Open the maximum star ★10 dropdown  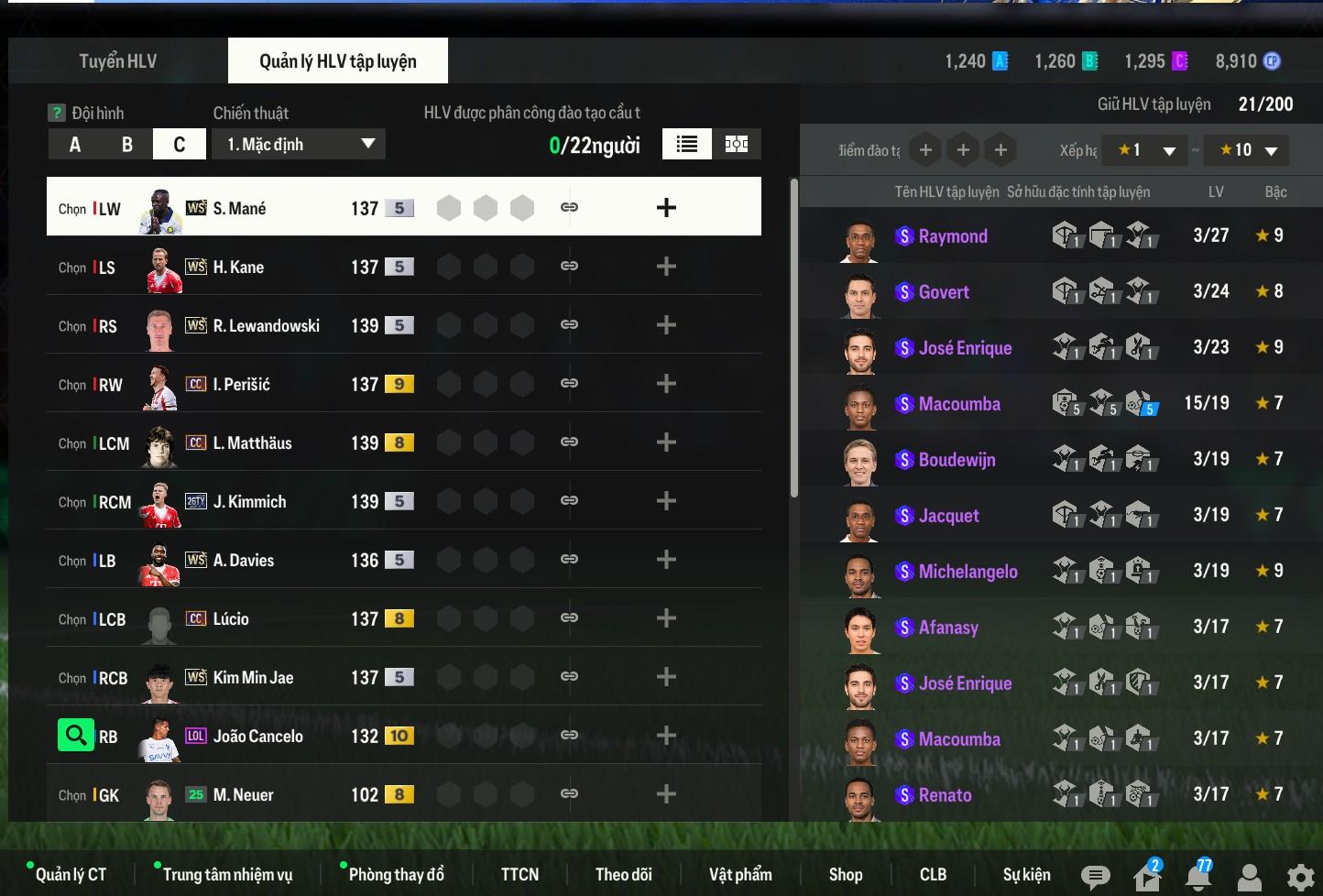[1248, 150]
